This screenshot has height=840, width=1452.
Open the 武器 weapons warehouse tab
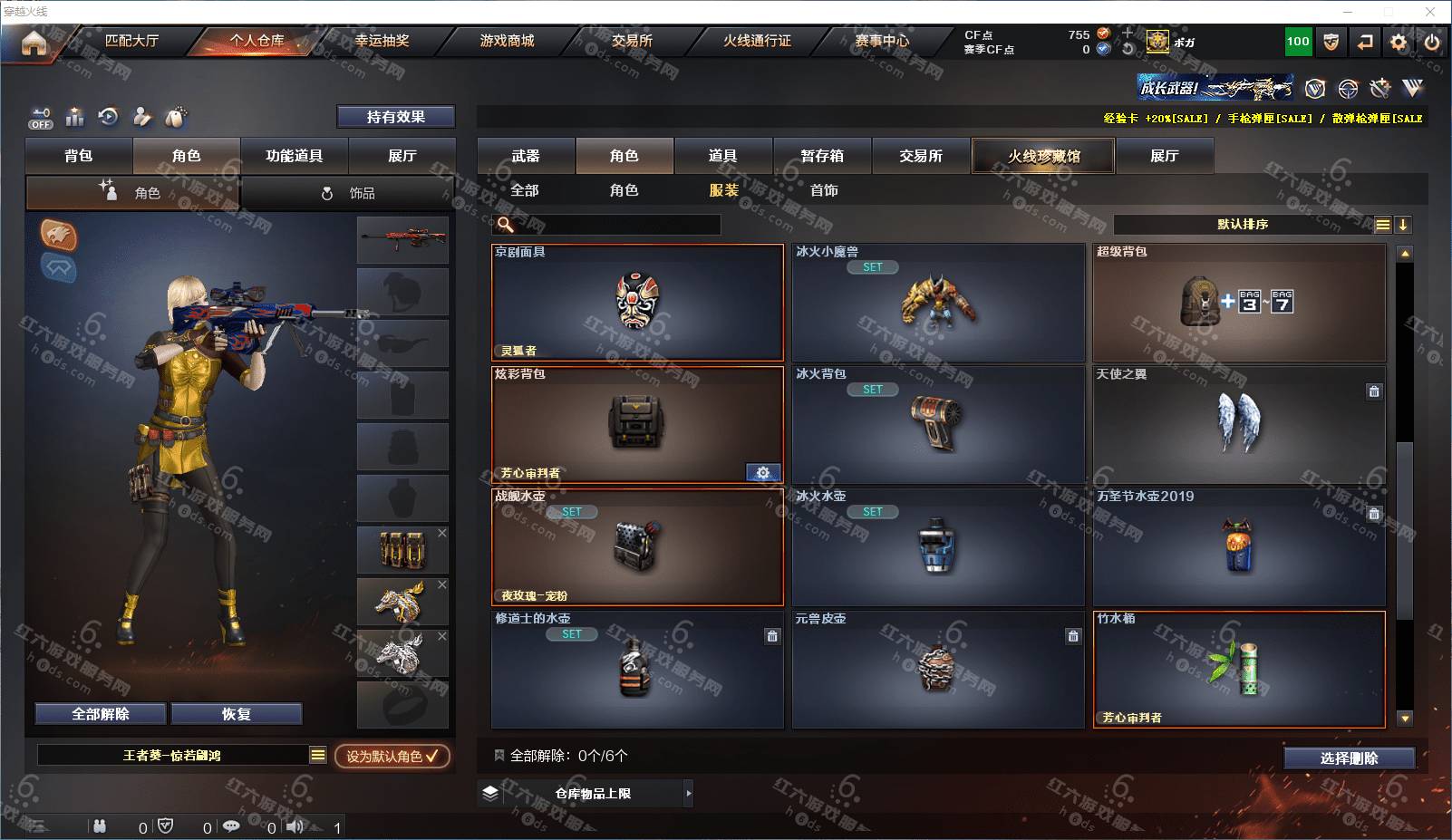pos(526,156)
